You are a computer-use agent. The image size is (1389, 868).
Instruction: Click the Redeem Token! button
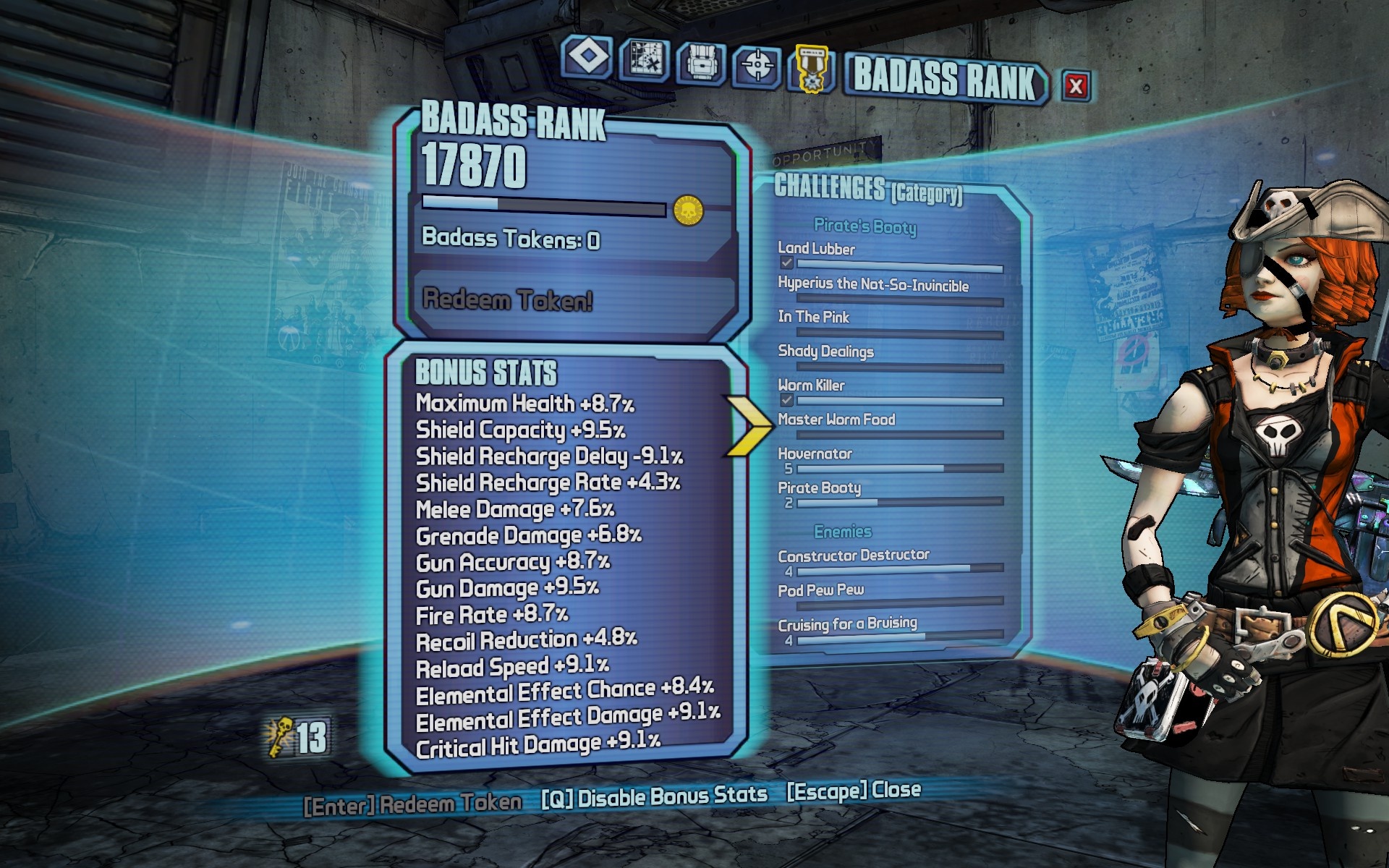point(508,299)
